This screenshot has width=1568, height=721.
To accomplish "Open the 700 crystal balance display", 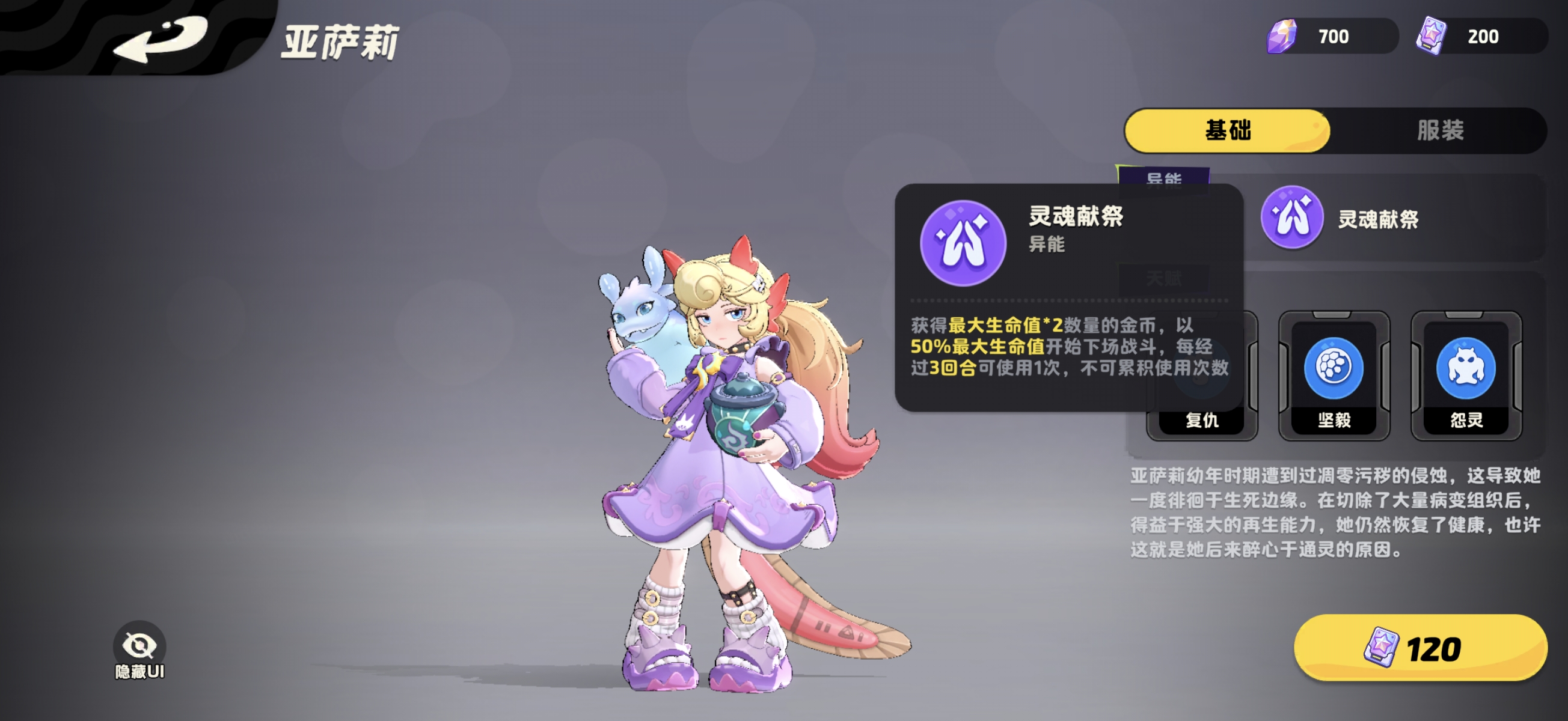I will (x=1333, y=36).
